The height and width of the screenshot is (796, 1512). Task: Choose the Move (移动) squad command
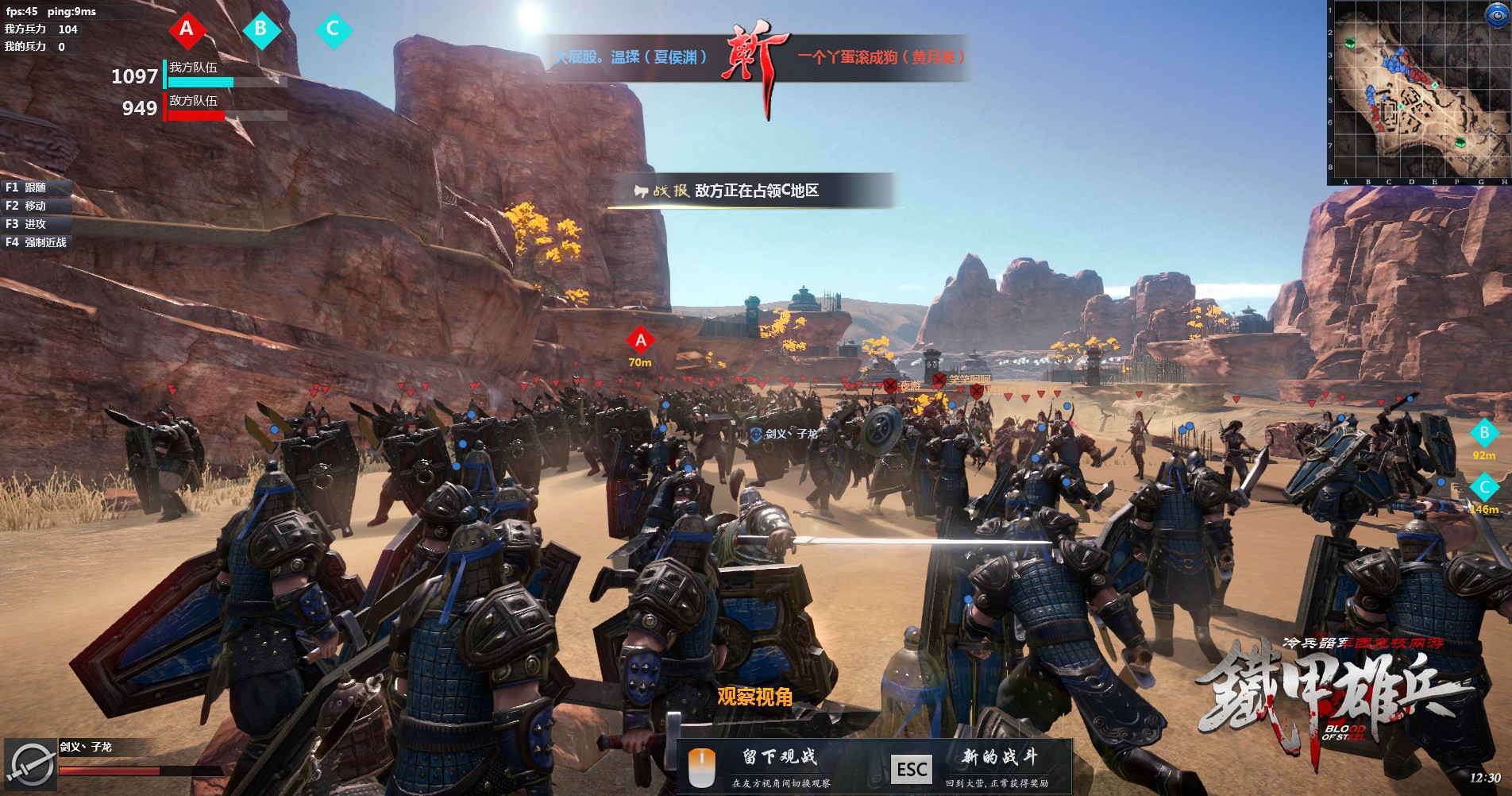click(x=36, y=206)
